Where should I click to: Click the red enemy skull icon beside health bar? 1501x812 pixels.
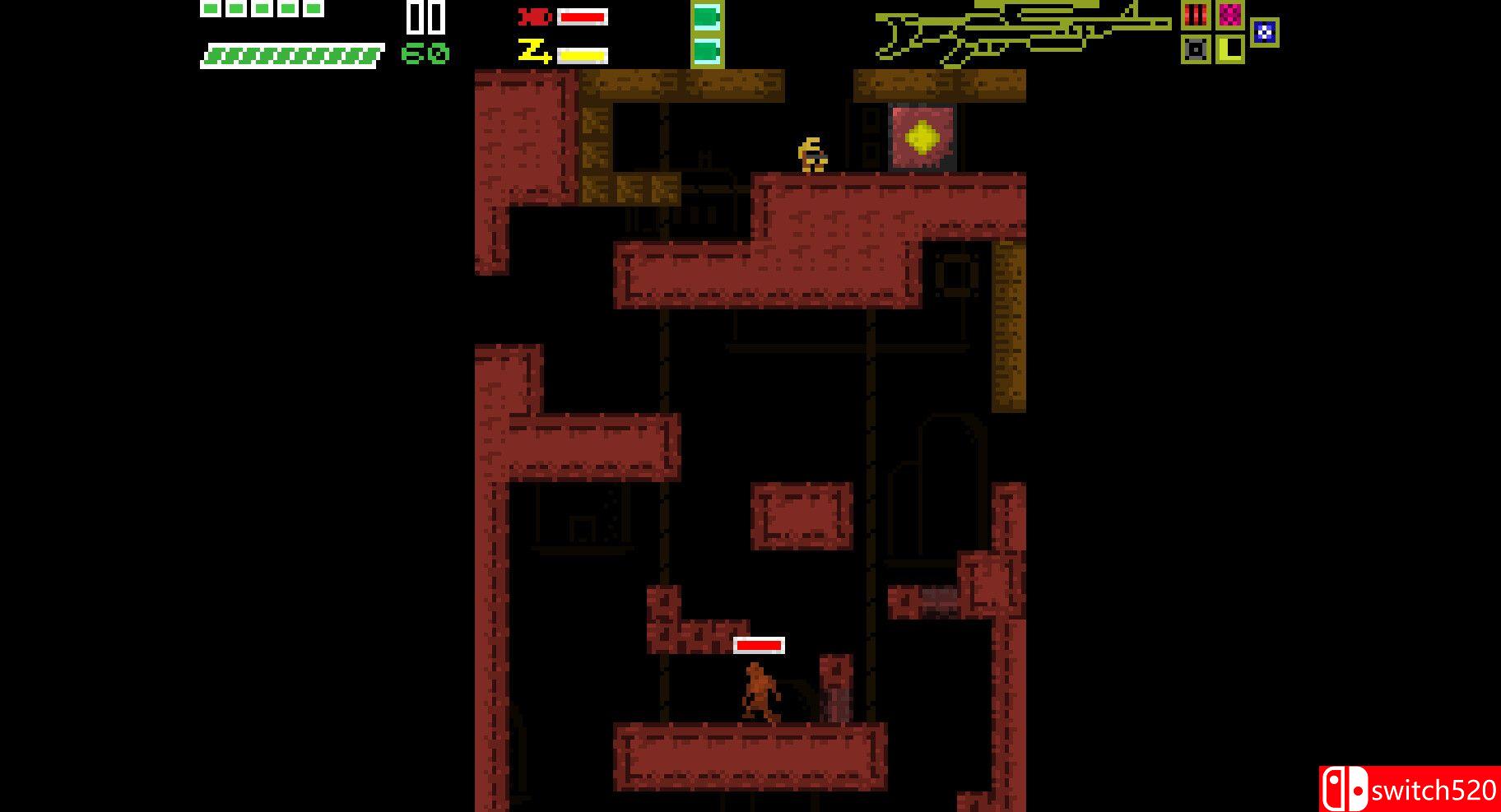[x=530, y=15]
